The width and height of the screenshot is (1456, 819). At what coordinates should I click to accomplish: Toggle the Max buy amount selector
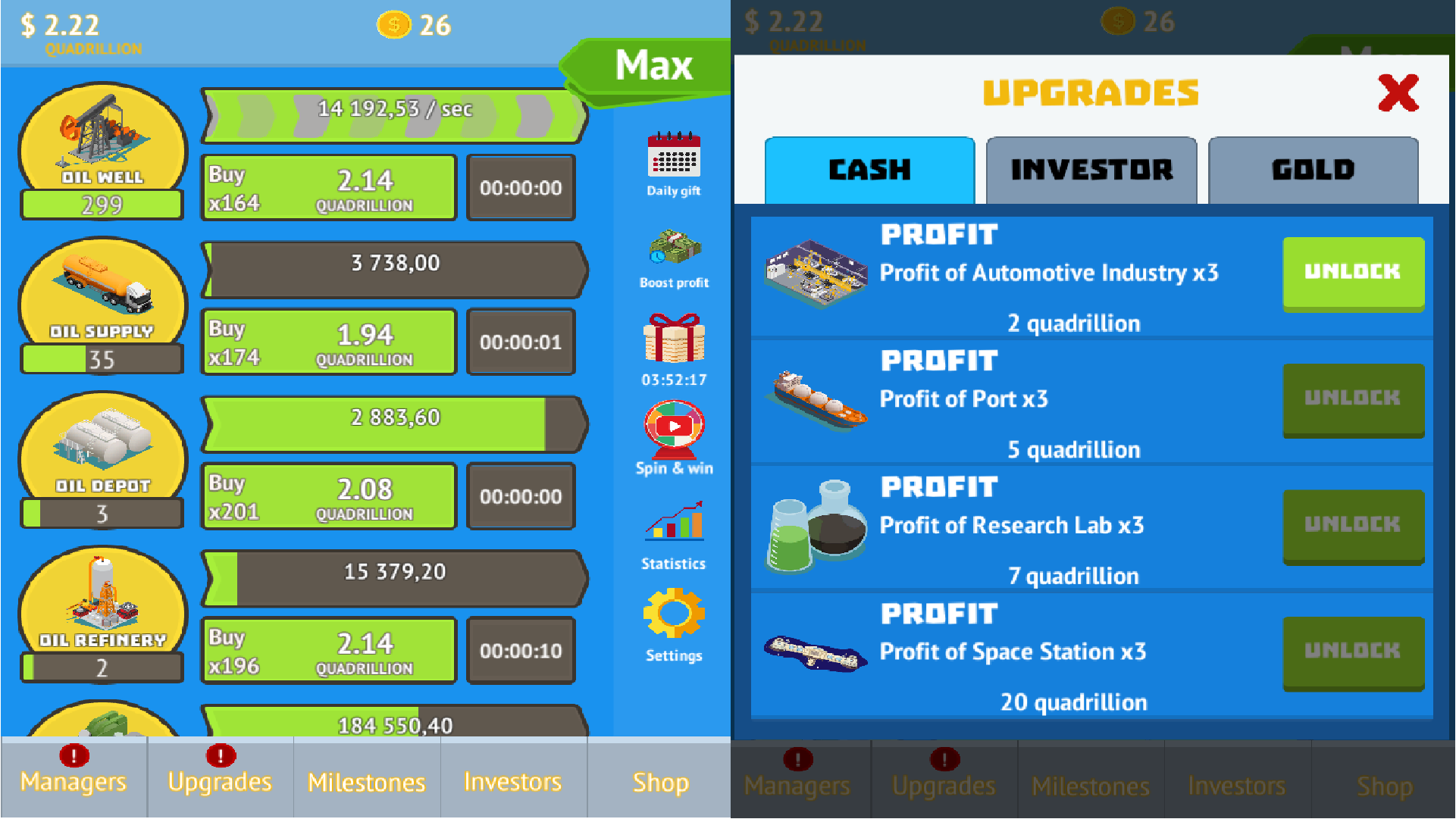(x=653, y=67)
